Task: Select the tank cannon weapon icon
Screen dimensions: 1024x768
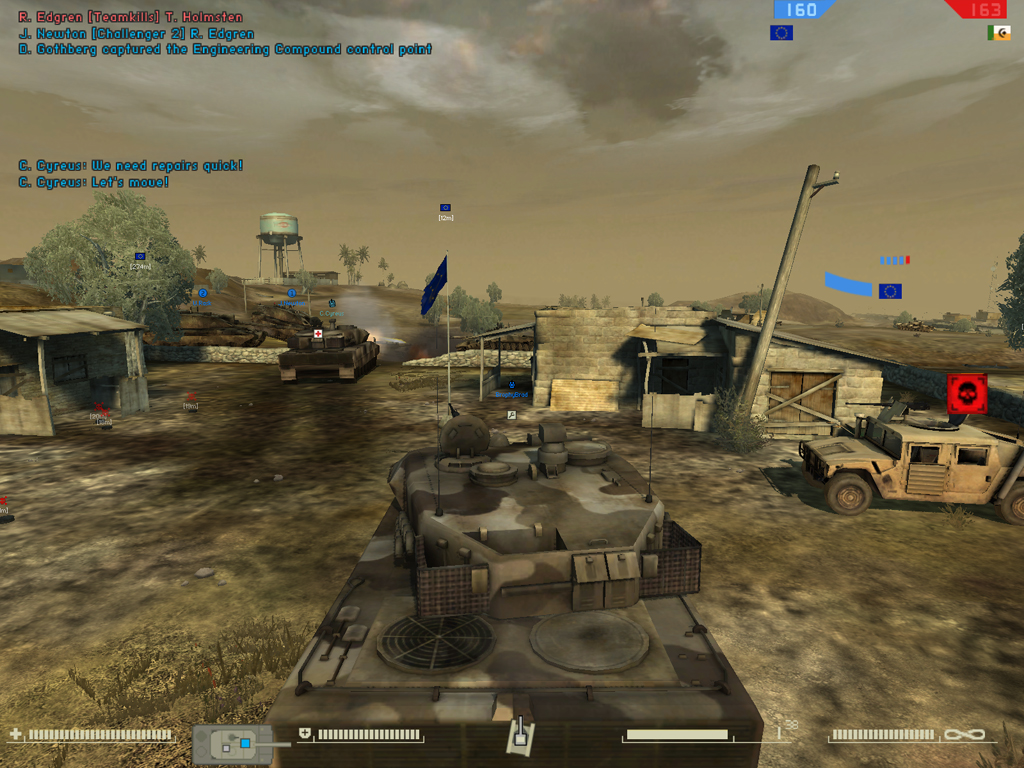Action: (x=520, y=736)
